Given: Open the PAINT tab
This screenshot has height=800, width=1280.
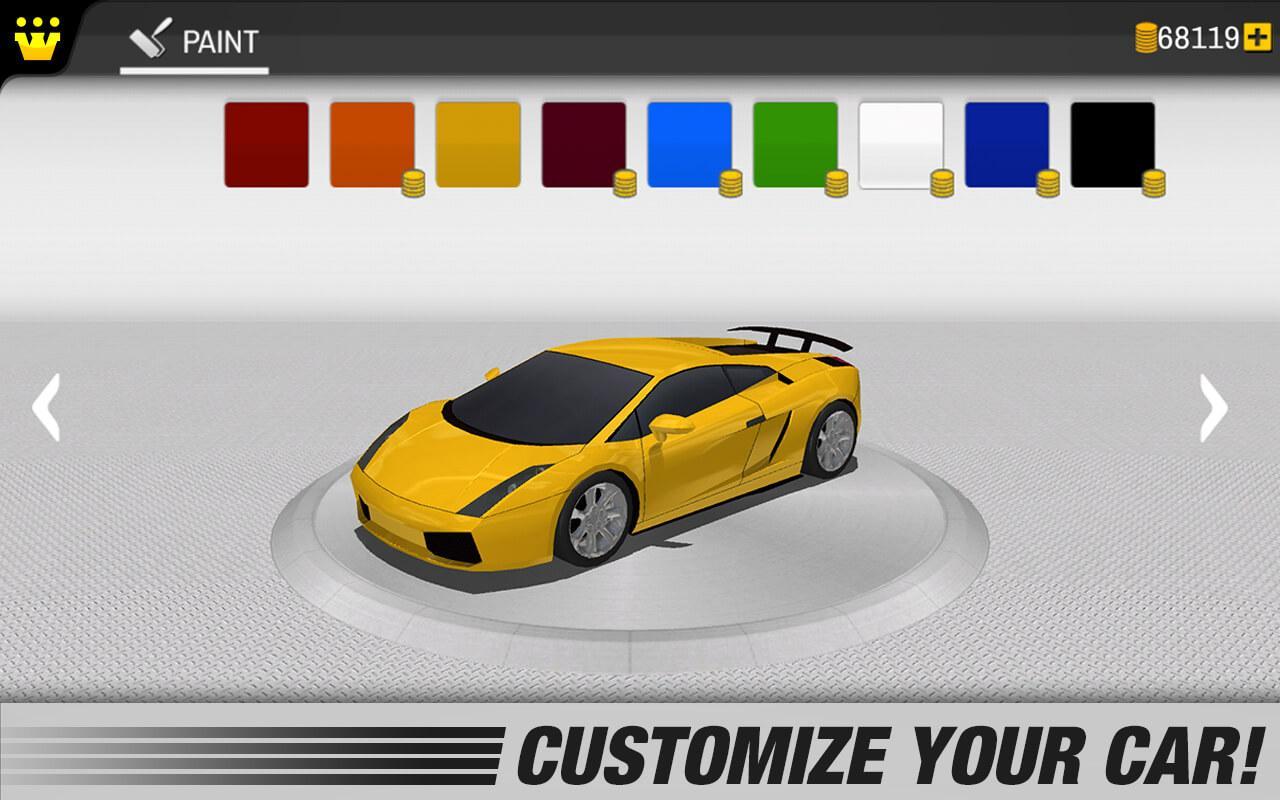Looking at the screenshot, I should click(x=196, y=42).
